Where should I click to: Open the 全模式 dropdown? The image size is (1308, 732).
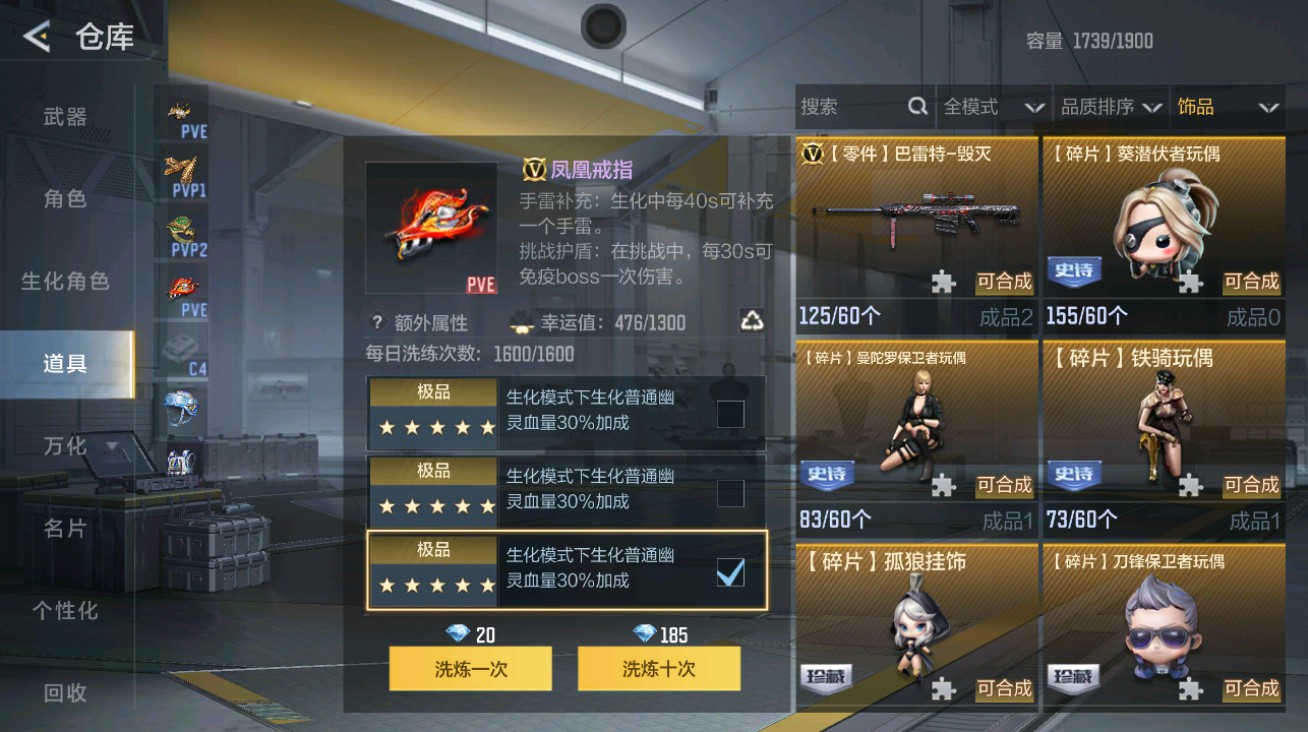click(993, 106)
